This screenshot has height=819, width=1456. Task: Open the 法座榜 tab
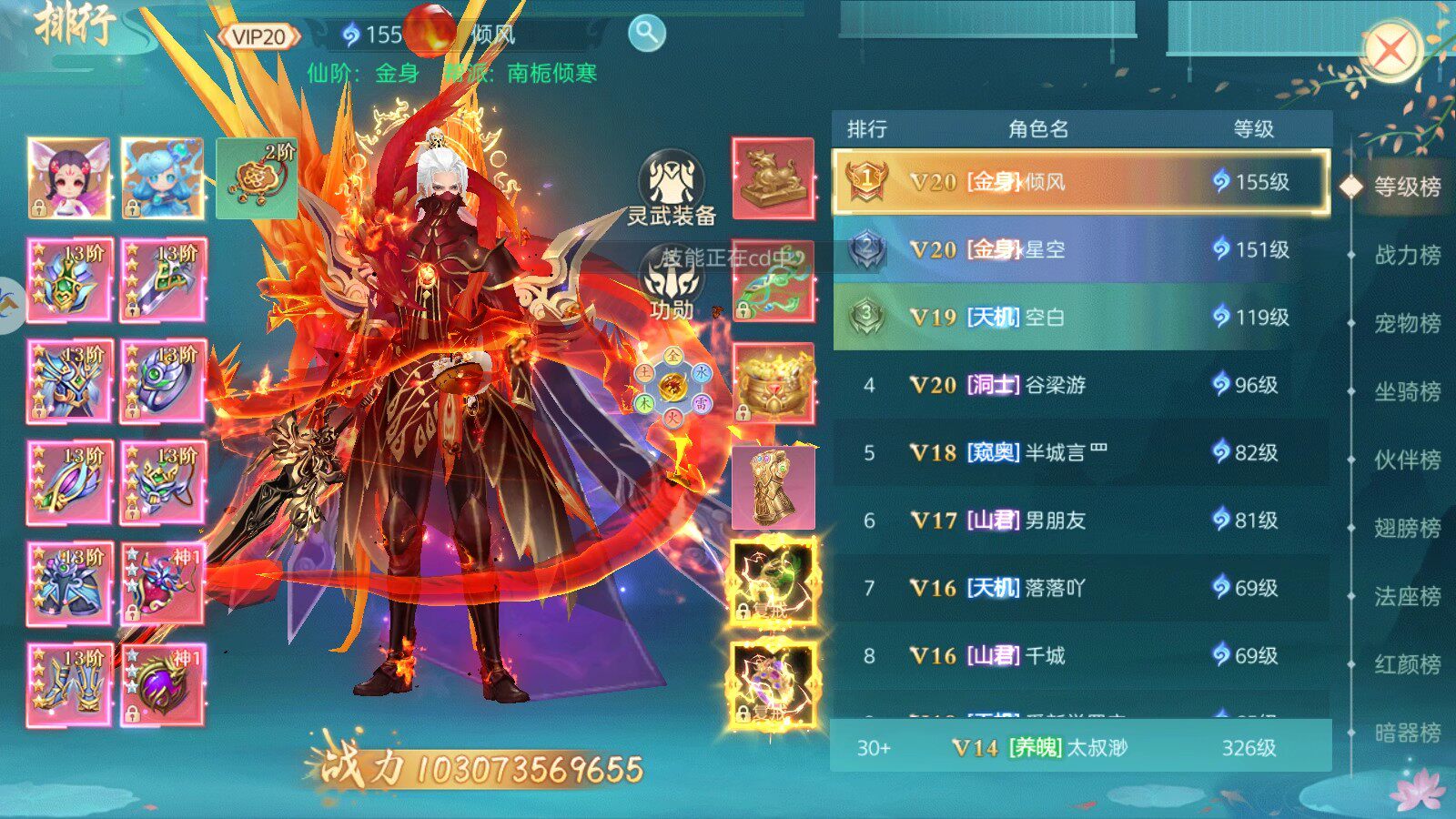tap(1406, 596)
